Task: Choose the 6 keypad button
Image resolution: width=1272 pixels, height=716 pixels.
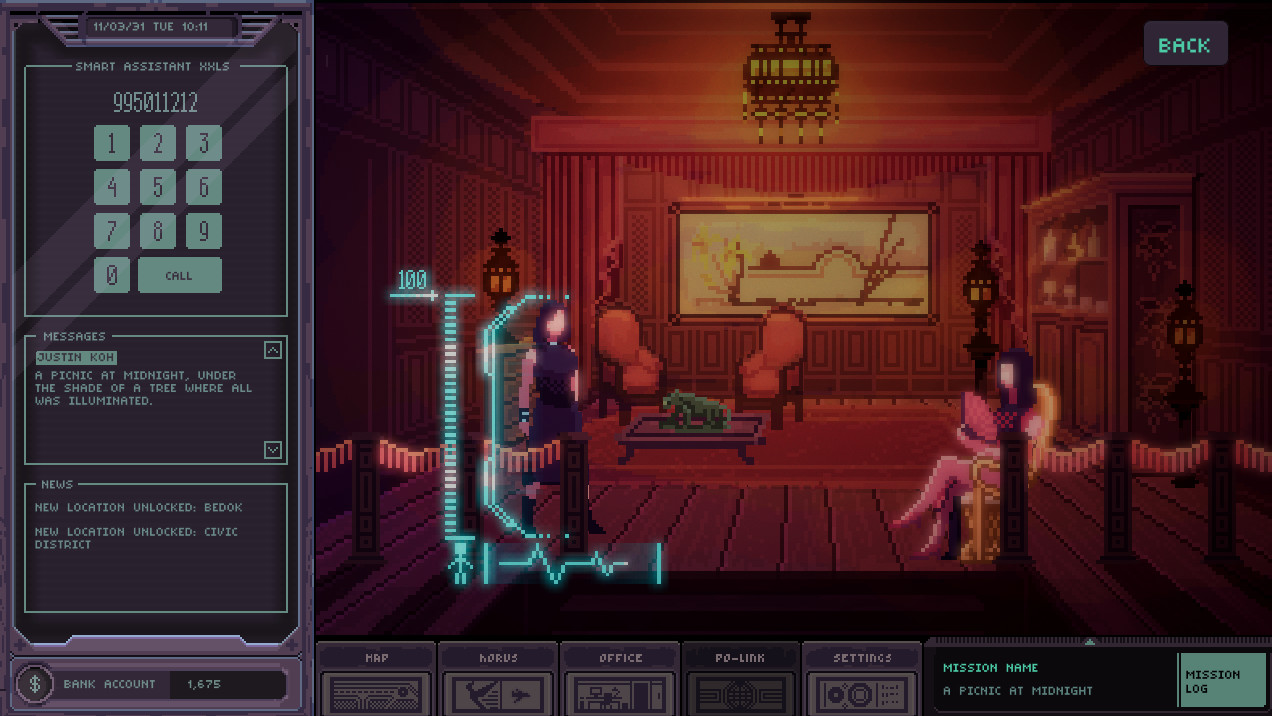Action: 204,187
